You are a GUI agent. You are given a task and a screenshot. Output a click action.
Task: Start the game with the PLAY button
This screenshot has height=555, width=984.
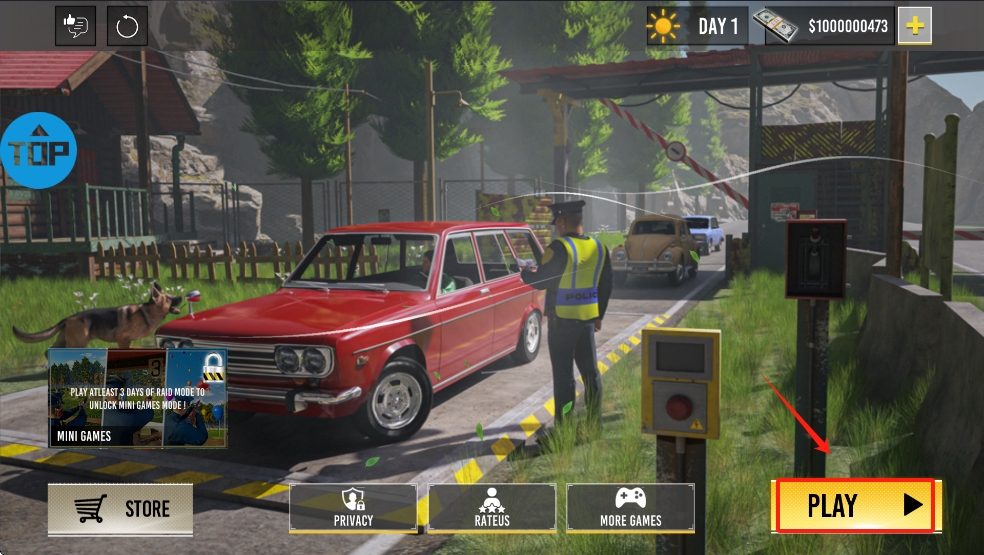click(854, 505)
